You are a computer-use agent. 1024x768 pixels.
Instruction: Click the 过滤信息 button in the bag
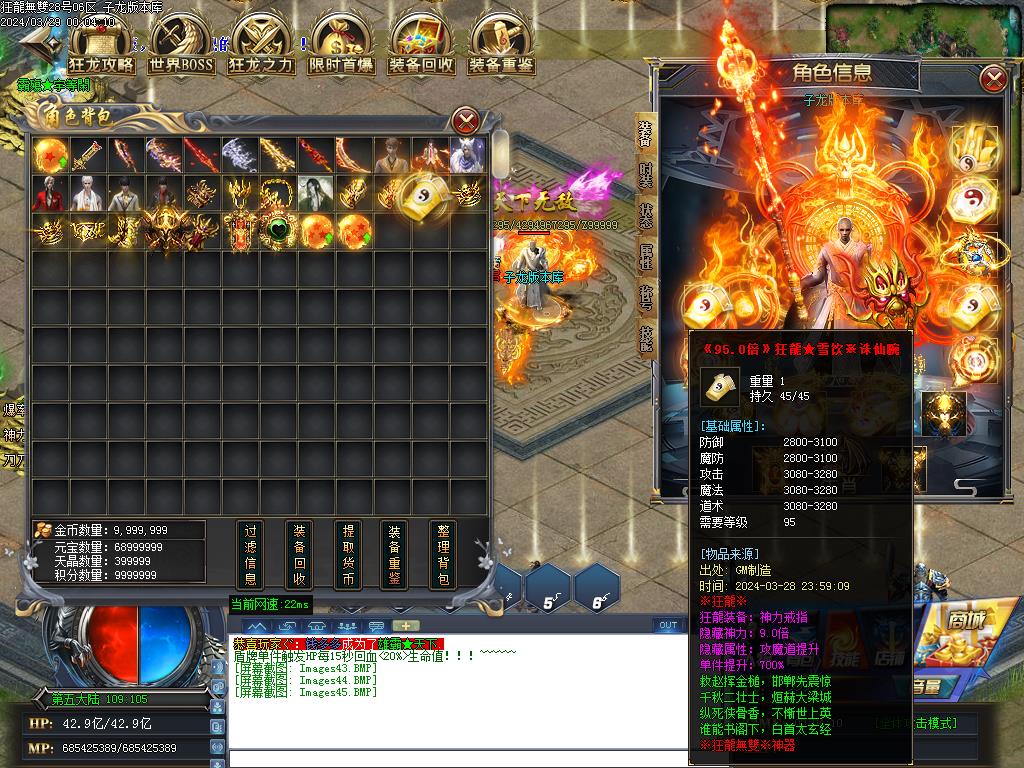[x=251, y=555]
